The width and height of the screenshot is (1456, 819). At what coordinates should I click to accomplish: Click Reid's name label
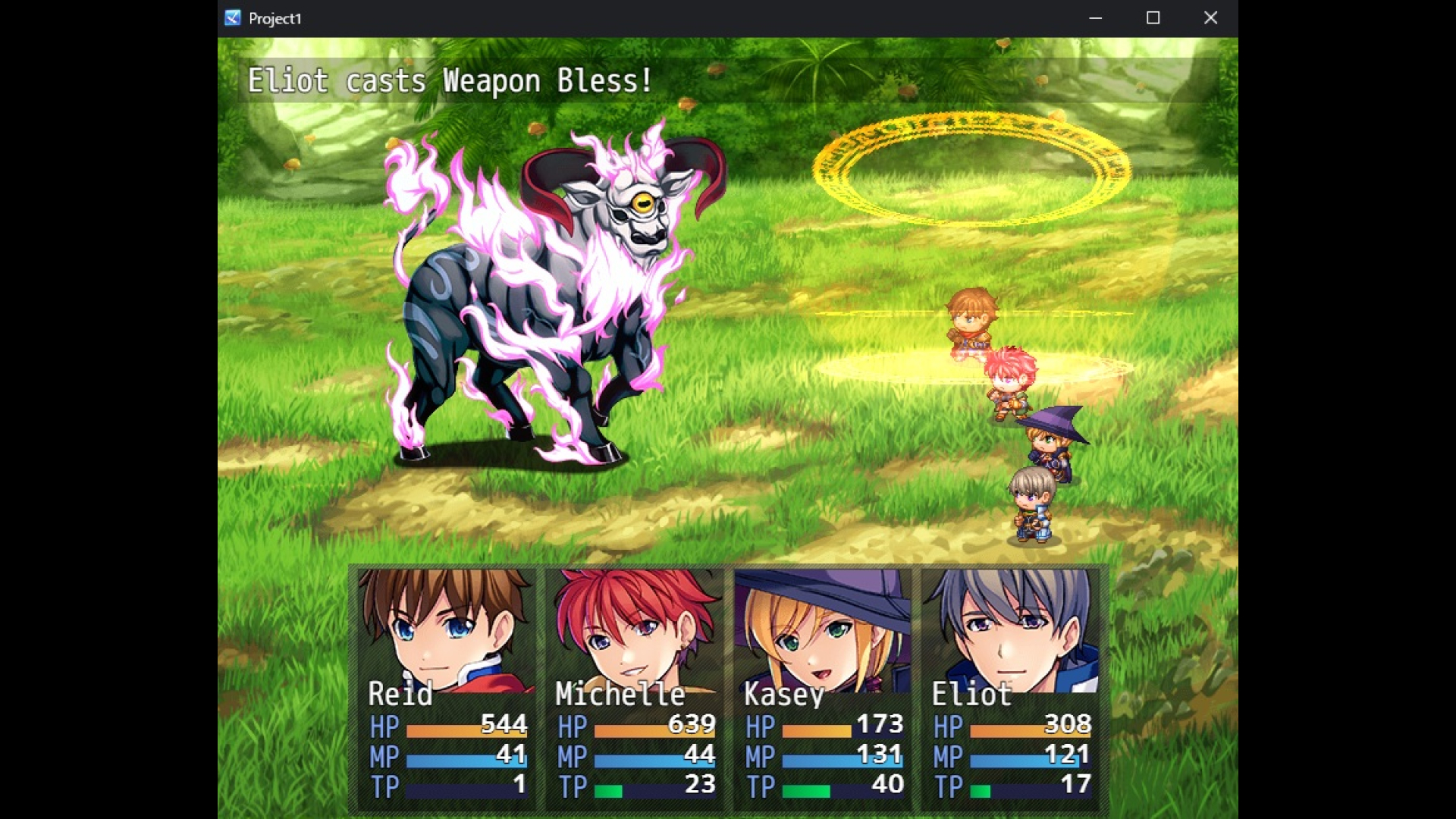pyautogui.click(x=400, y=693)
